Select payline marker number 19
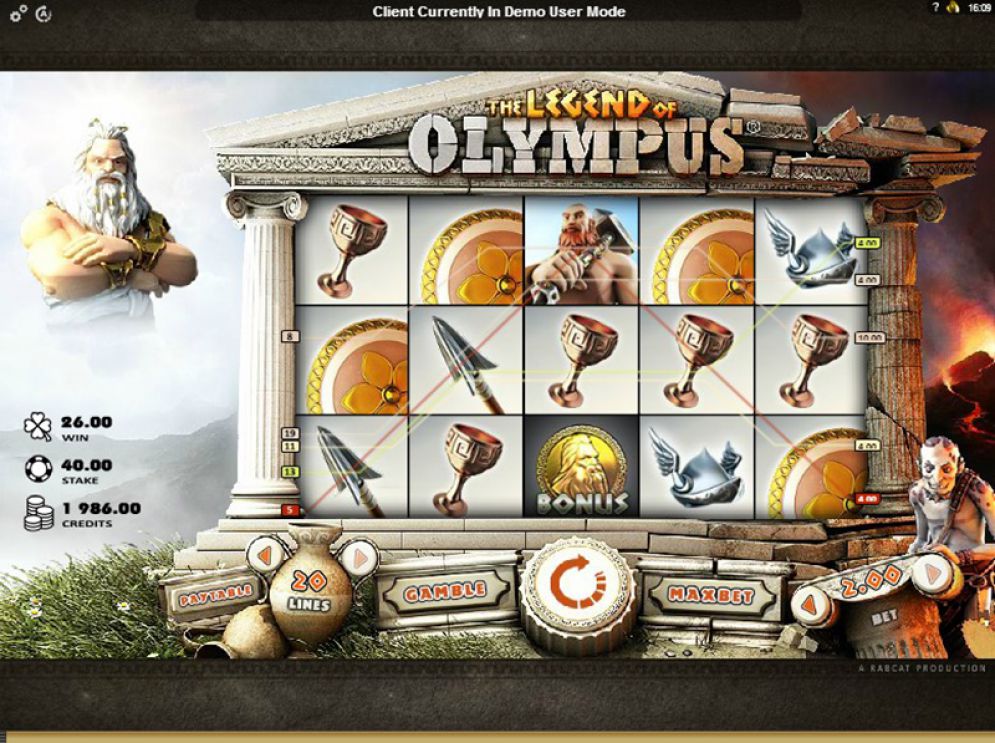The height and width of the screenshot is (743, 995). [290, 433]
